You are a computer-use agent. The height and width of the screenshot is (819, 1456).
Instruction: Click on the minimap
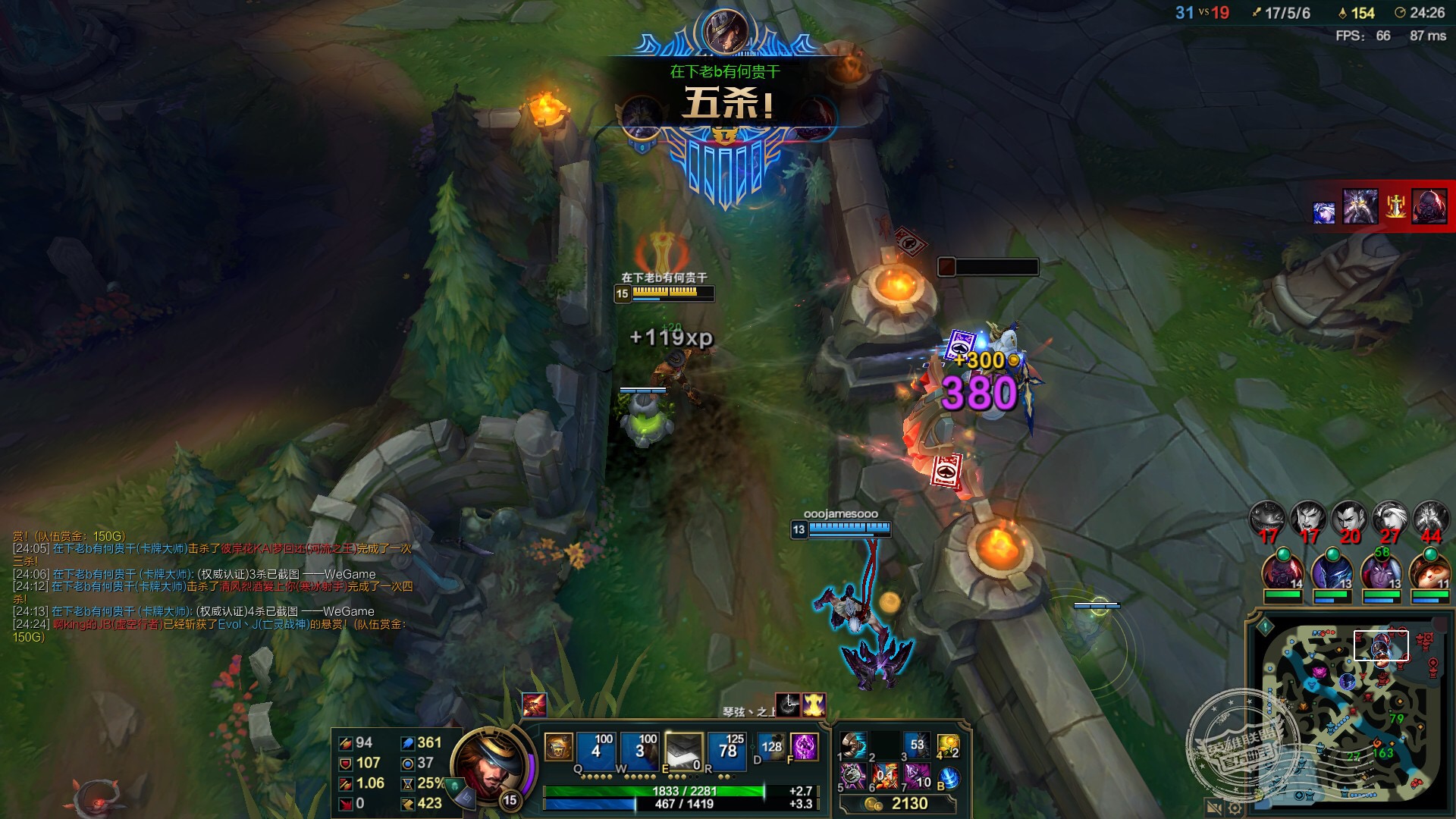point(1350,711)
